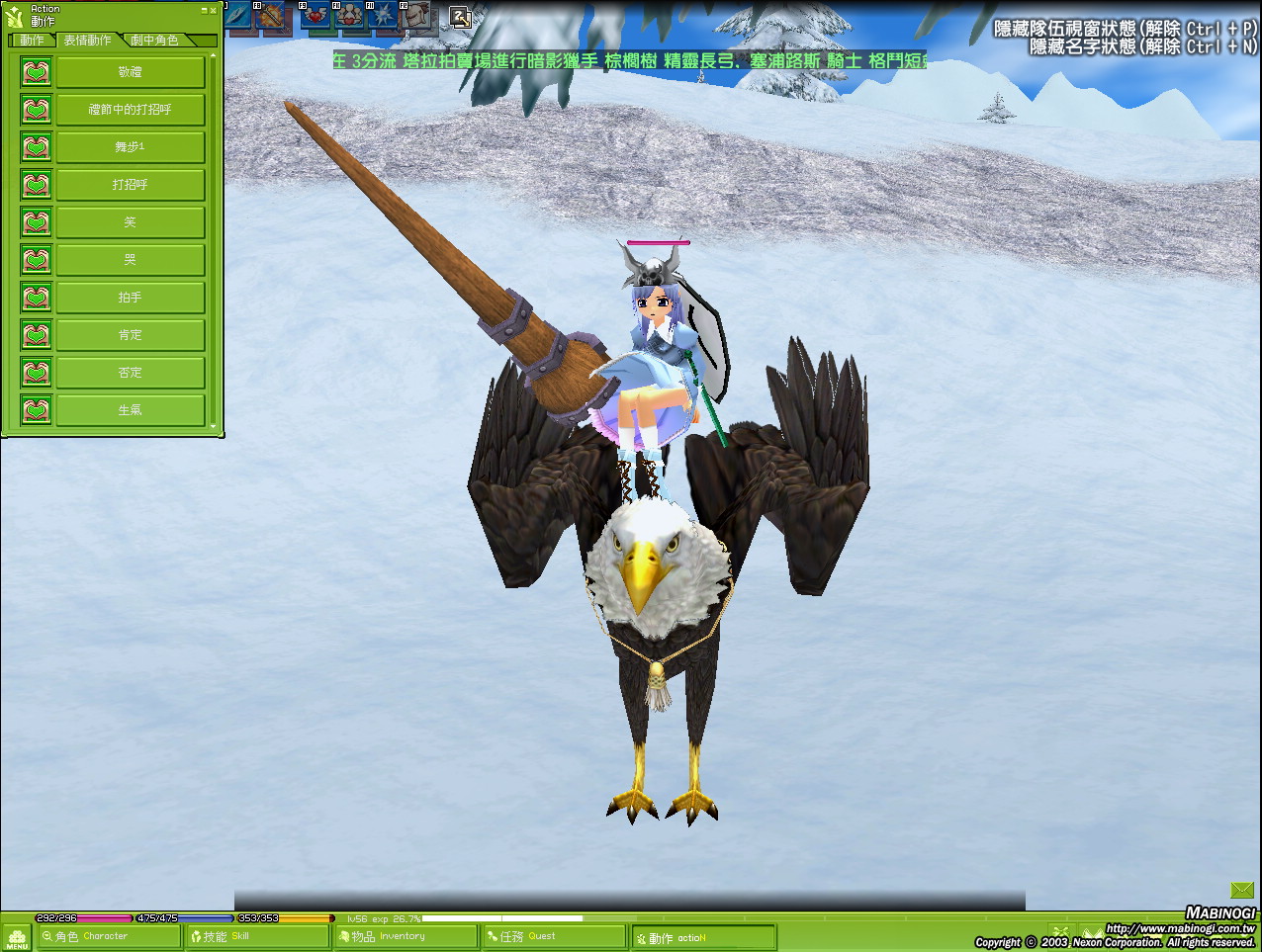Play the 拍手 clap emote
Image resolution: width=1262 pixels, height=952 pixels.
[130, 298]
